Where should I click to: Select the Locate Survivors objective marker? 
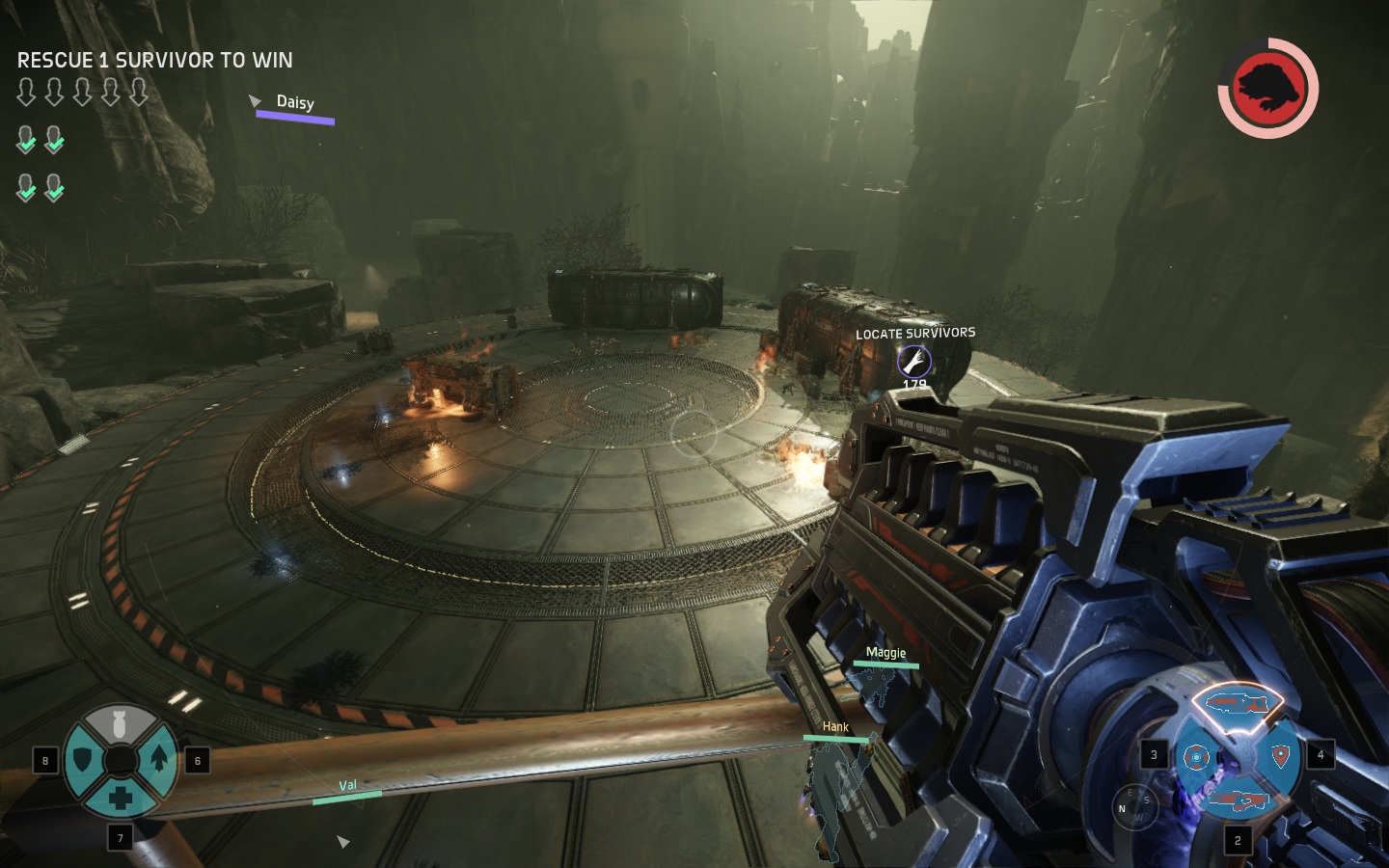pyautogui.click(x=913, y=362)
